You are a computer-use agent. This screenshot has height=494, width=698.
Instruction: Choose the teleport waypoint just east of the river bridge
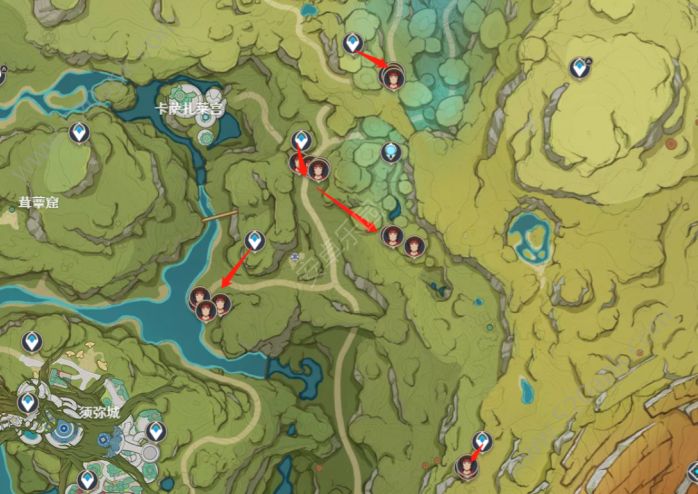[x=255, y=240]
